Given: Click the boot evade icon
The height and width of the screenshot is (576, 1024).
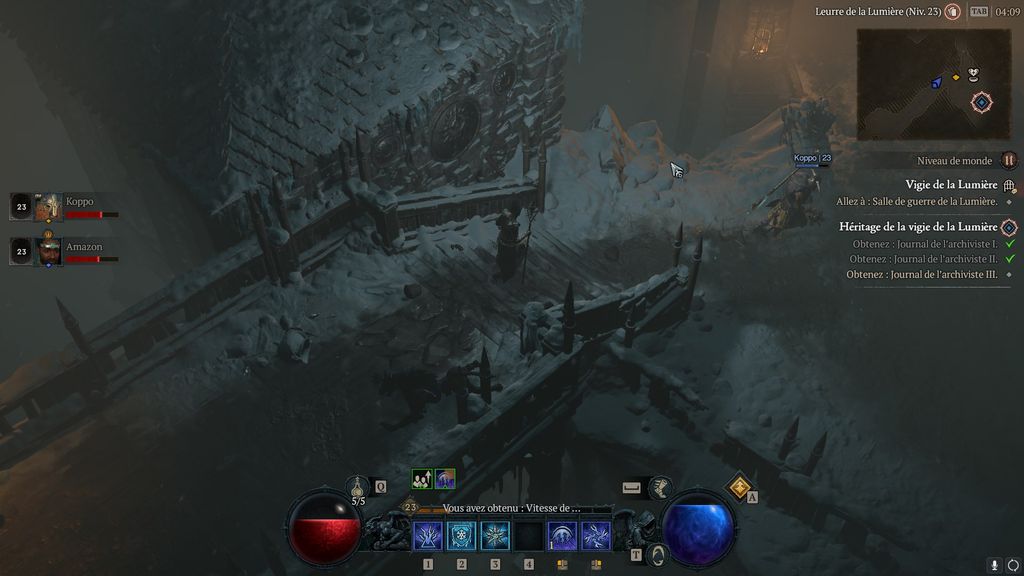Looking at the screenshot, I should tap(659, 487).
